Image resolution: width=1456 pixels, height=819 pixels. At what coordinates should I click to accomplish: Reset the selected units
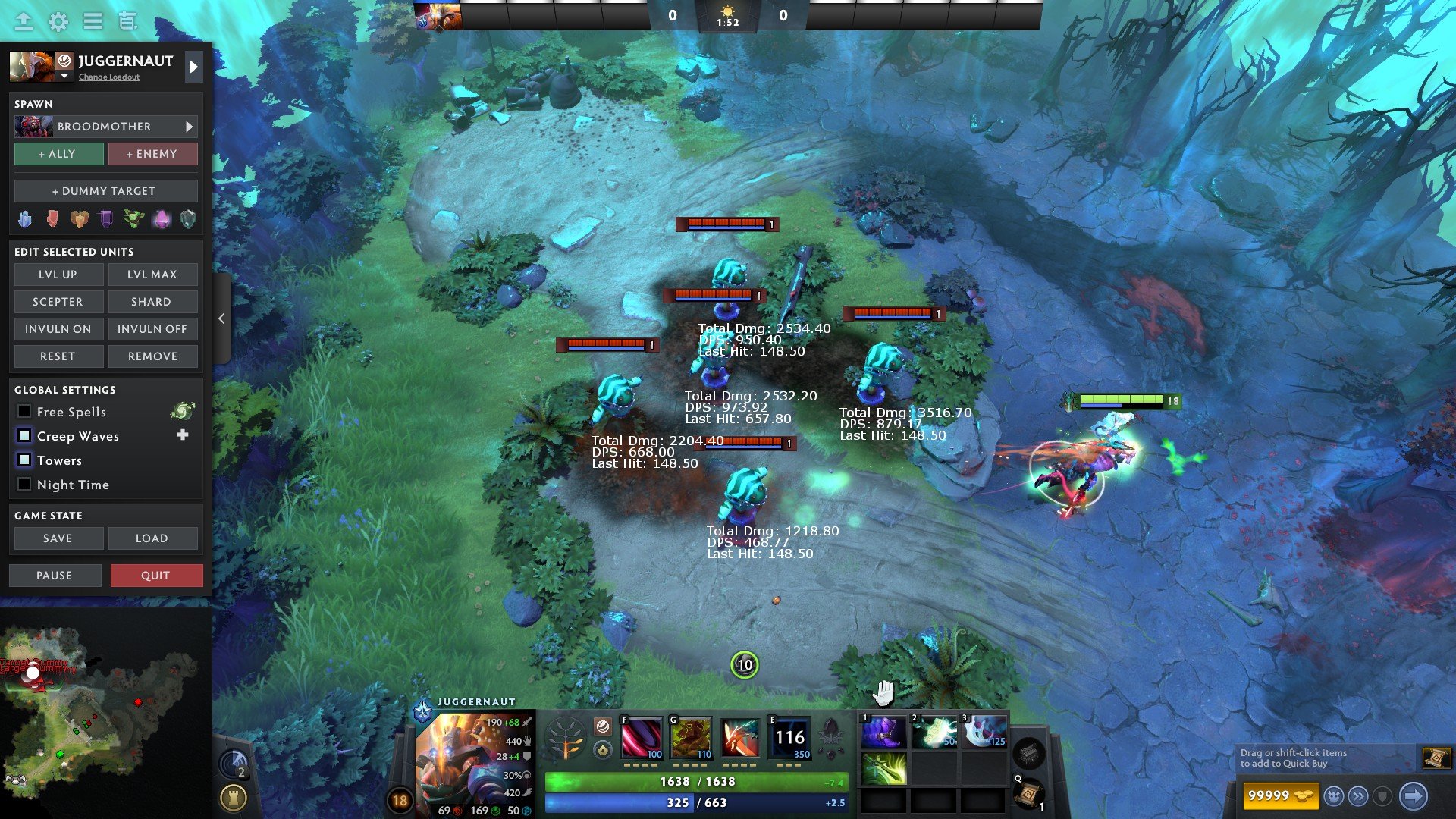(58, 356)
